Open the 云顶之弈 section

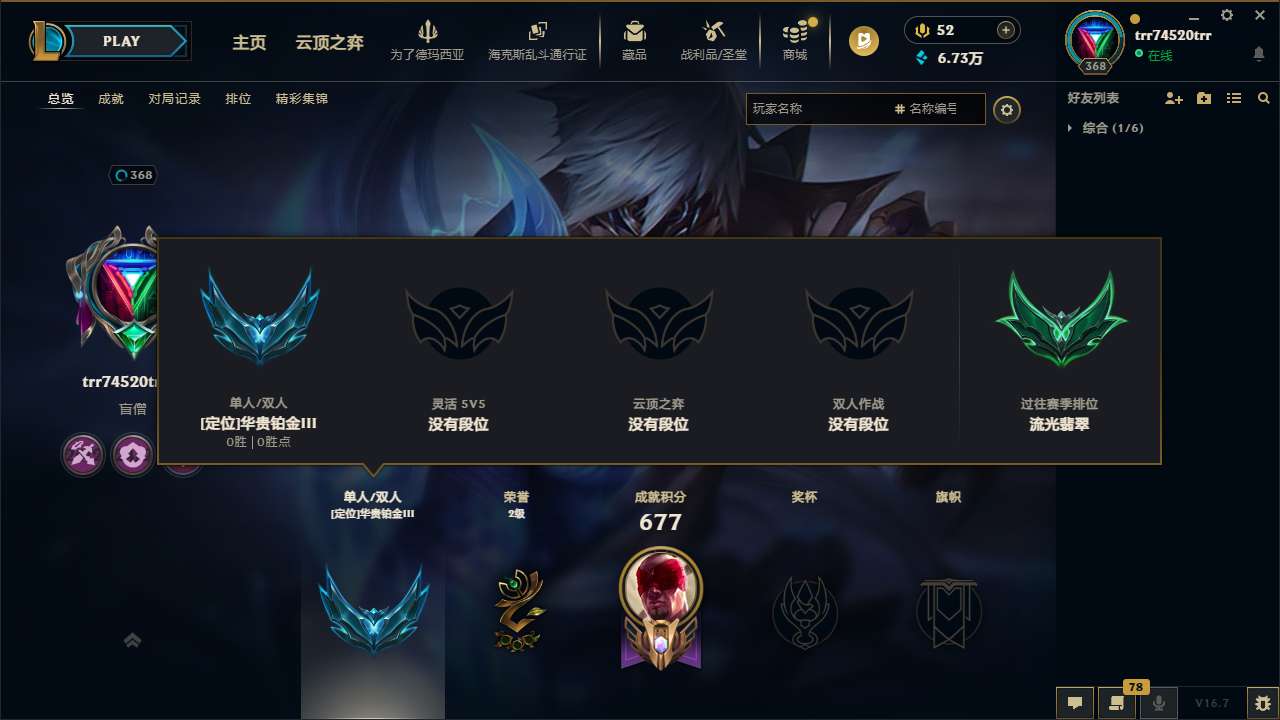coord(327,43)
